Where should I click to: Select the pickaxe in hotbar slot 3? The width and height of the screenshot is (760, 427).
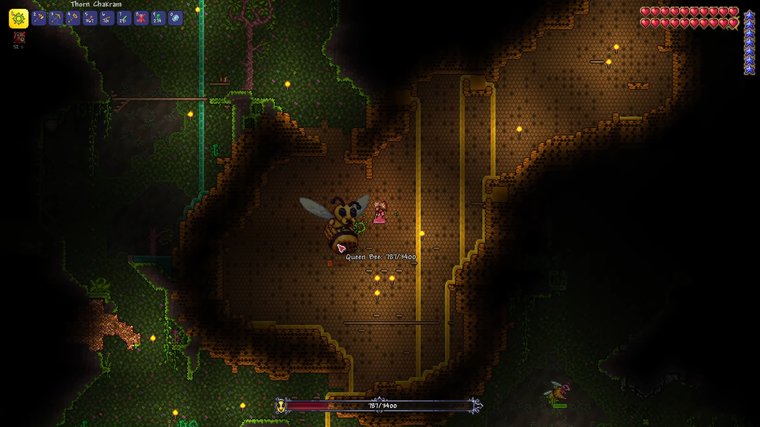coord(55,18)
